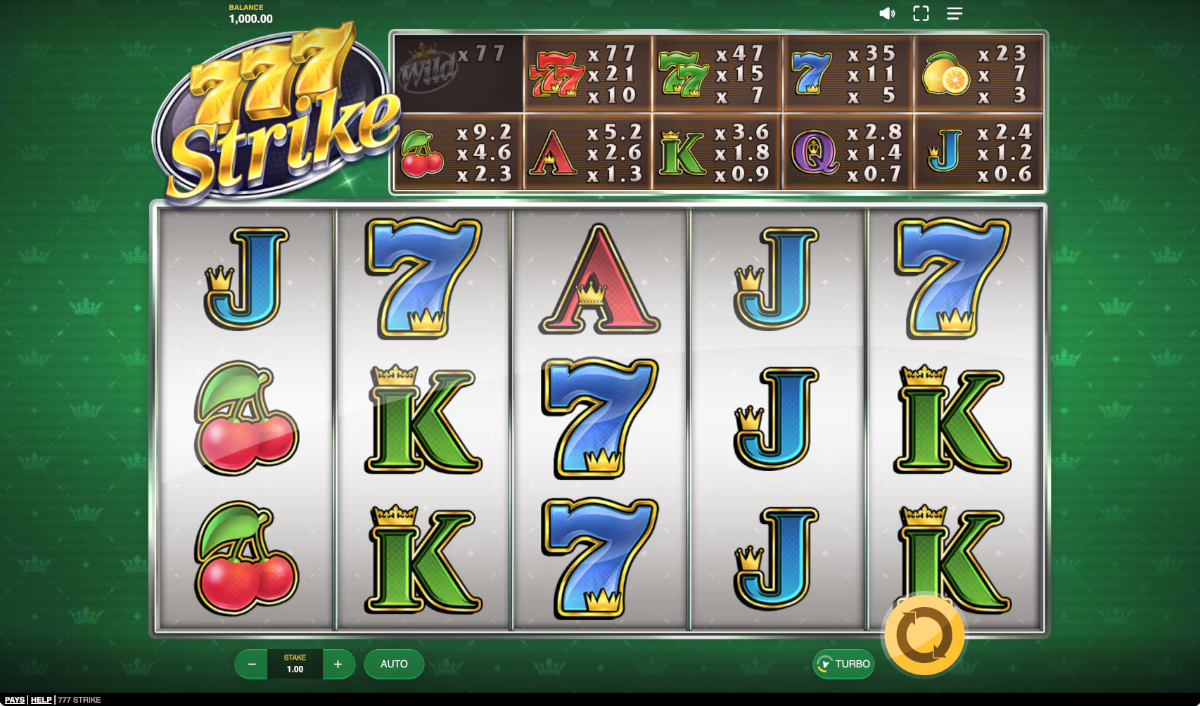
Task: Decrease the stake with the minus button
Action: click(x=252, y=664)
